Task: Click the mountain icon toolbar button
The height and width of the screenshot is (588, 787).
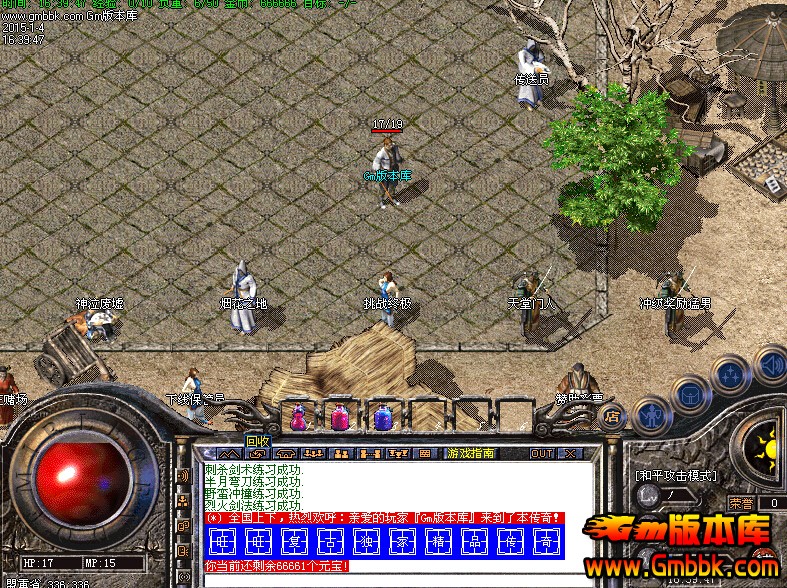Action: 230,453
